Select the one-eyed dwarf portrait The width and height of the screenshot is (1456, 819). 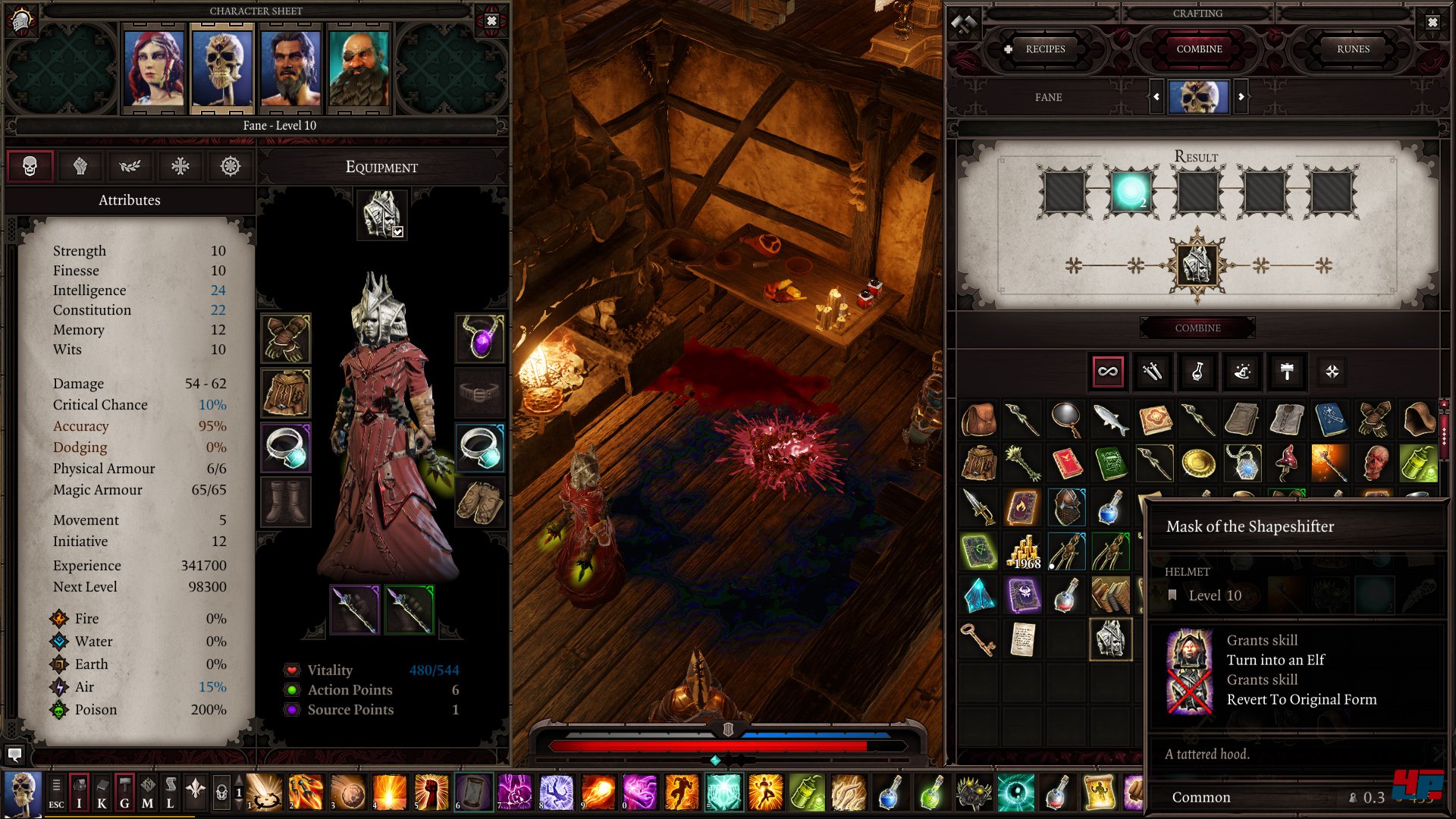359,68
